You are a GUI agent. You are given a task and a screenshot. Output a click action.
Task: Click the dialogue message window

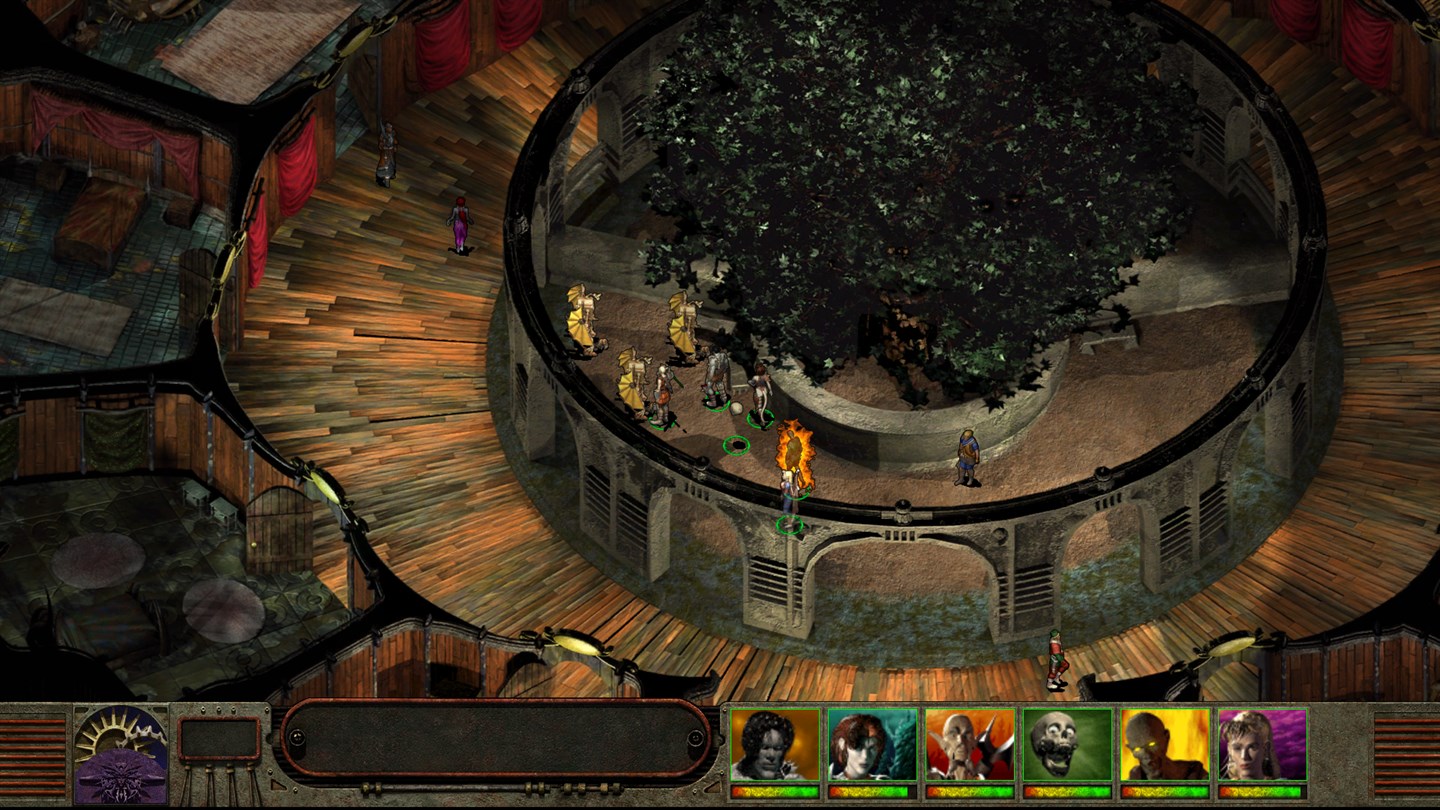(x=495, y=739)
